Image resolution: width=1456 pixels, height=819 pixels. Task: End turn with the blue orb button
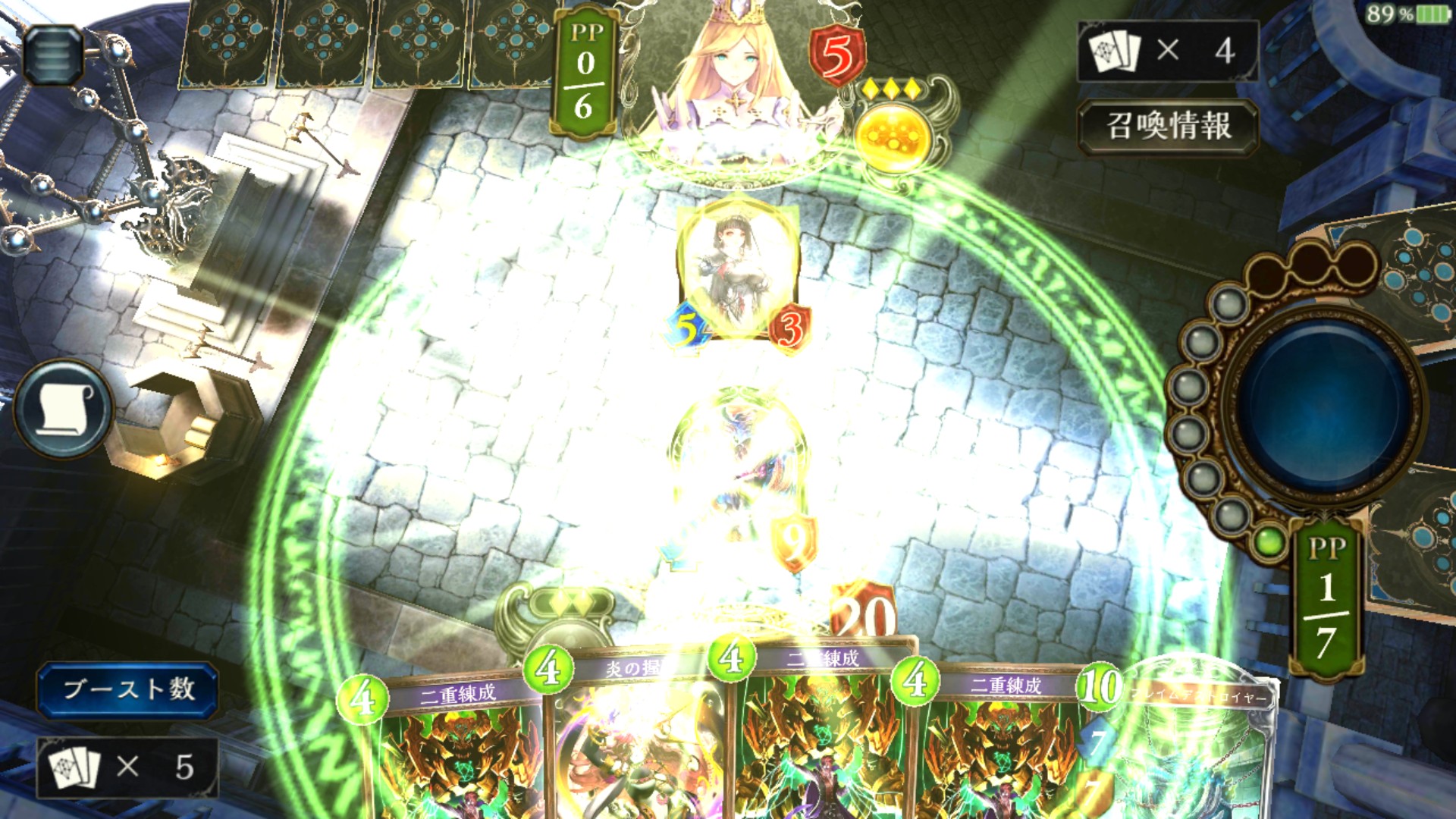click(x=1324, y=404)
